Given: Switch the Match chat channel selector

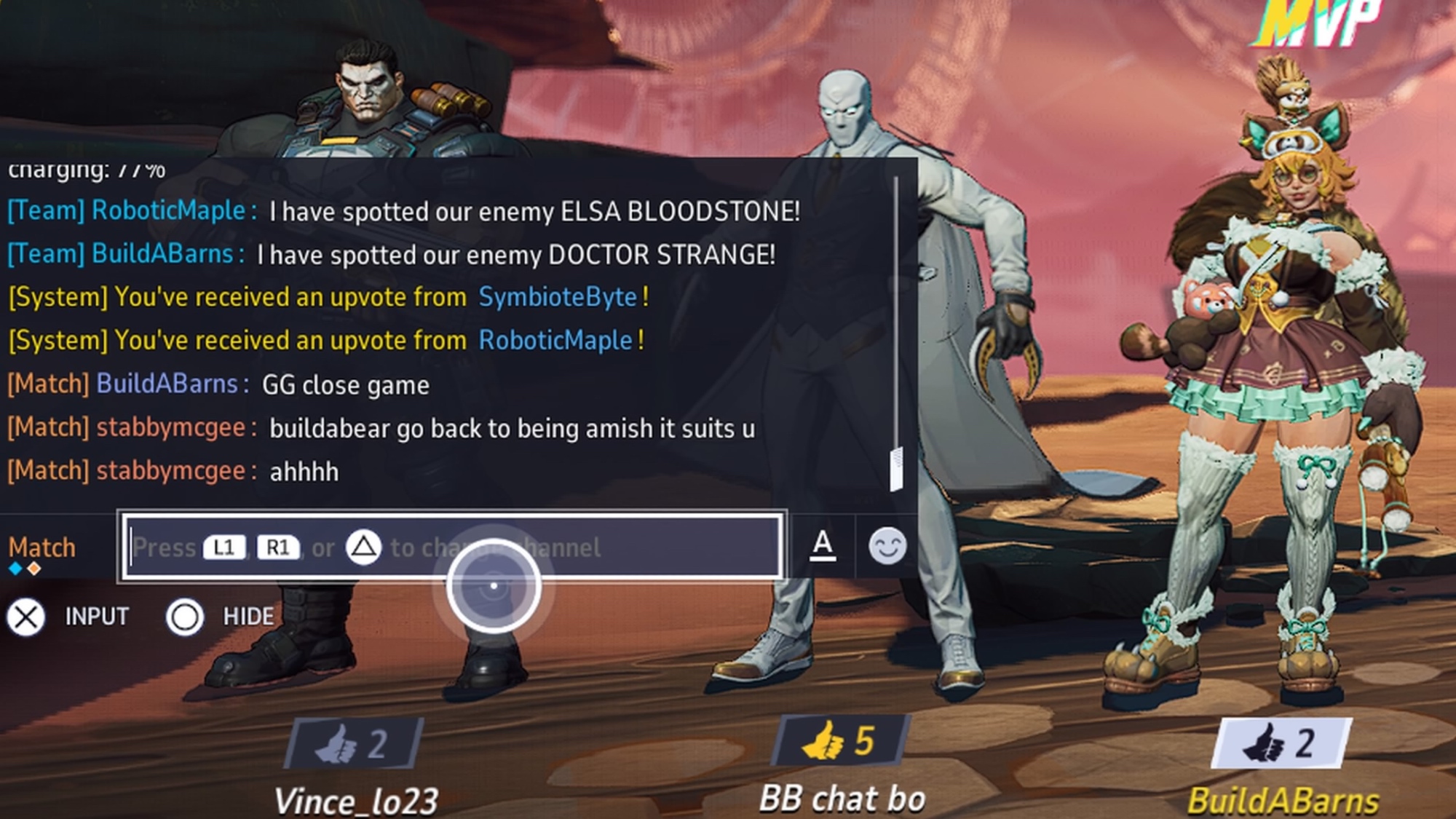Looking at the screenshot, I should click(42, 548).
